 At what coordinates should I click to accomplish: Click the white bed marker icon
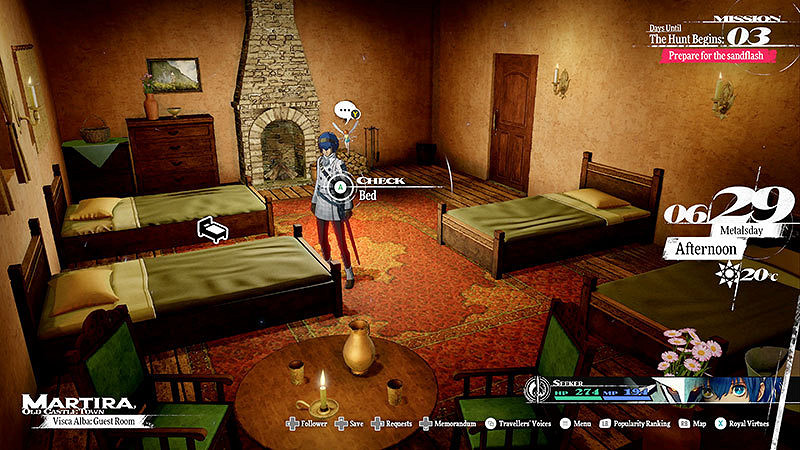click(213, 229)
